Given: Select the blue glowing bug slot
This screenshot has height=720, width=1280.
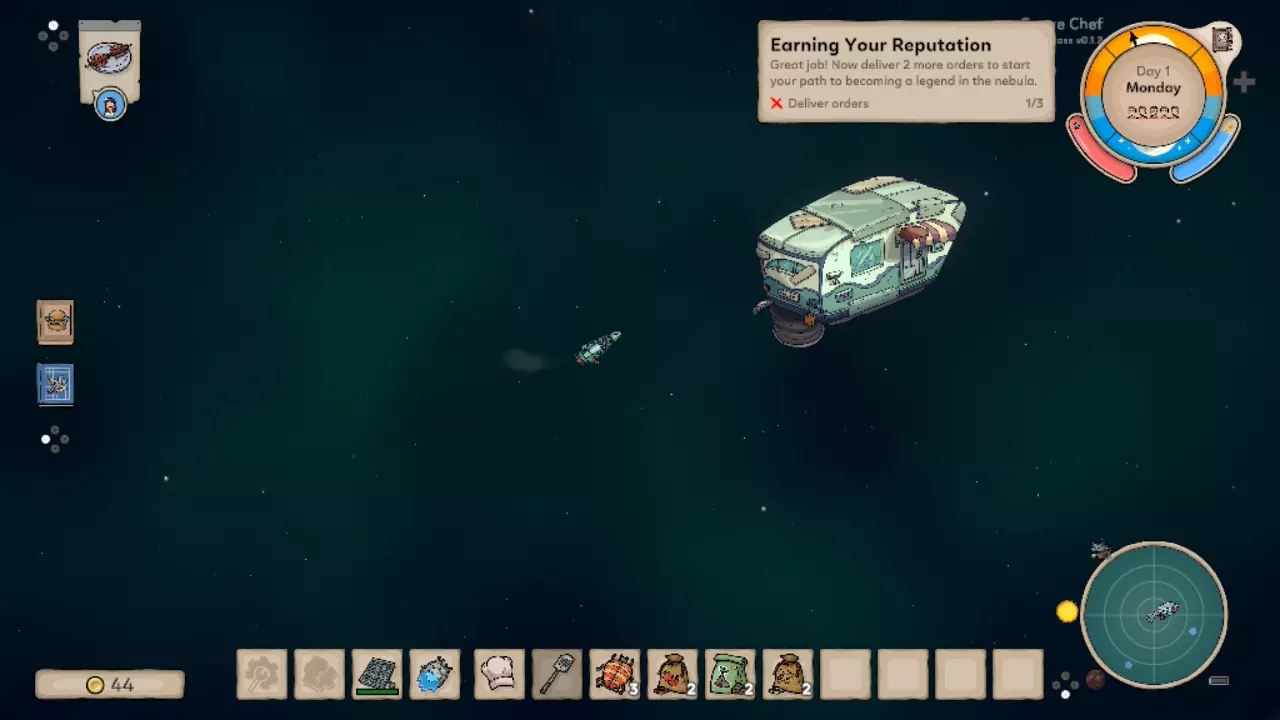Looking at the screenshot, I should [x=435, y=674].
